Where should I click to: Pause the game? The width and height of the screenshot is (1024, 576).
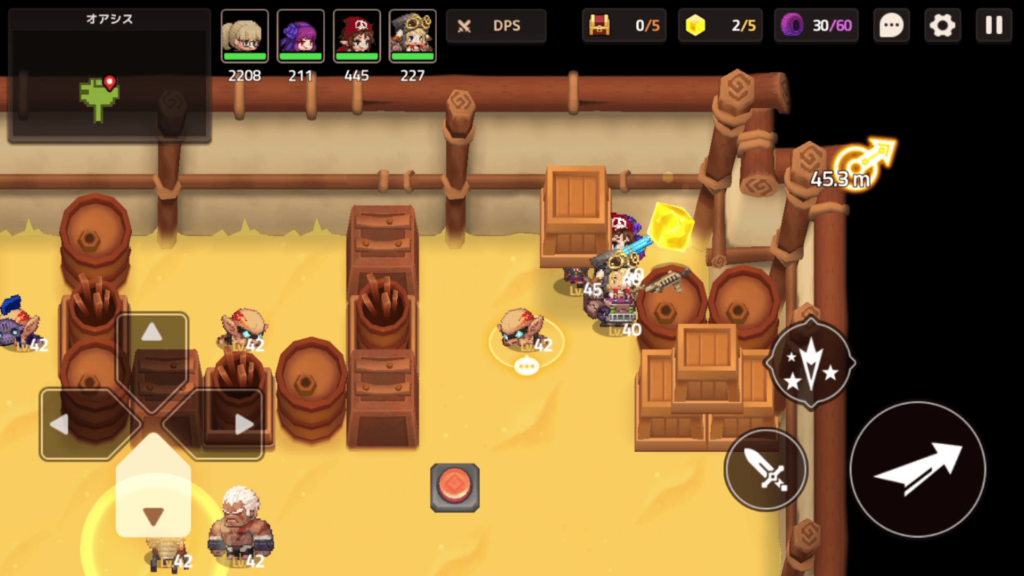tap(994, 26)
